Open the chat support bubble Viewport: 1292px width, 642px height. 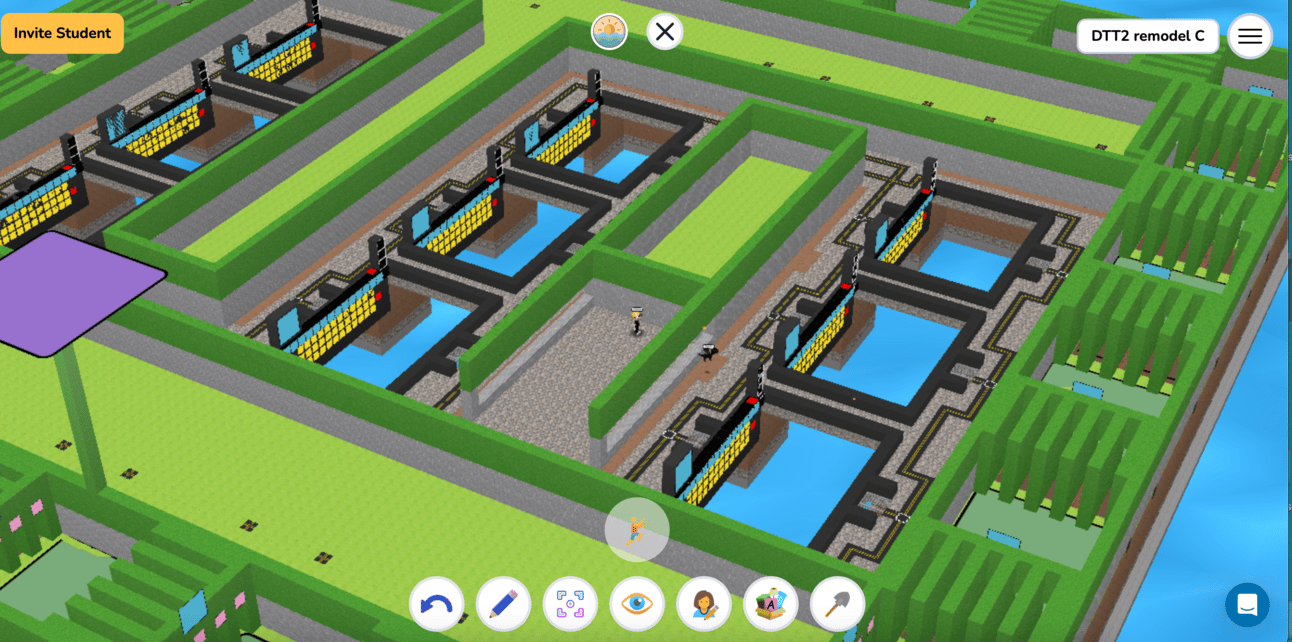[1247, 604]
